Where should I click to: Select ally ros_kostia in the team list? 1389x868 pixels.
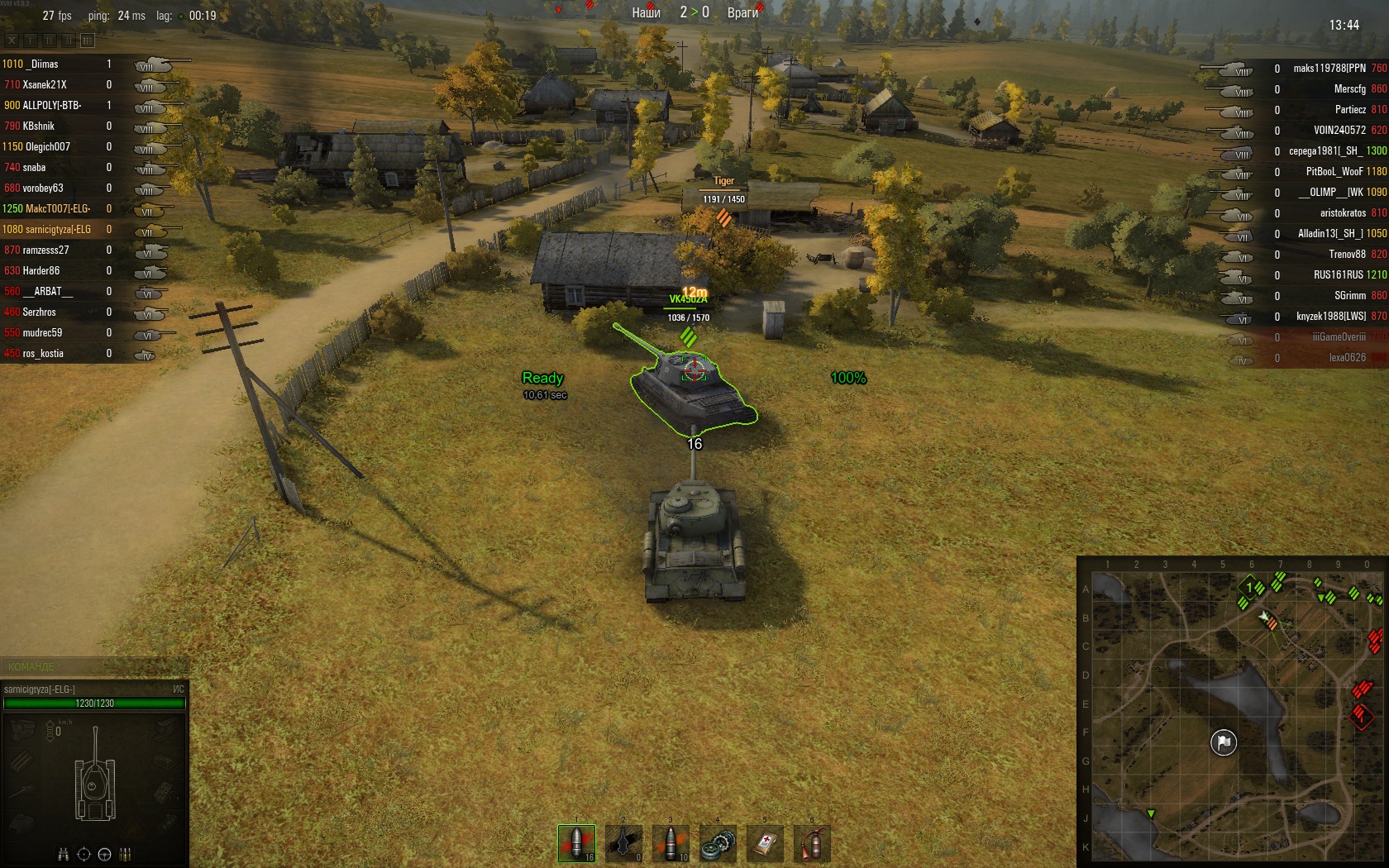[43, 354]
